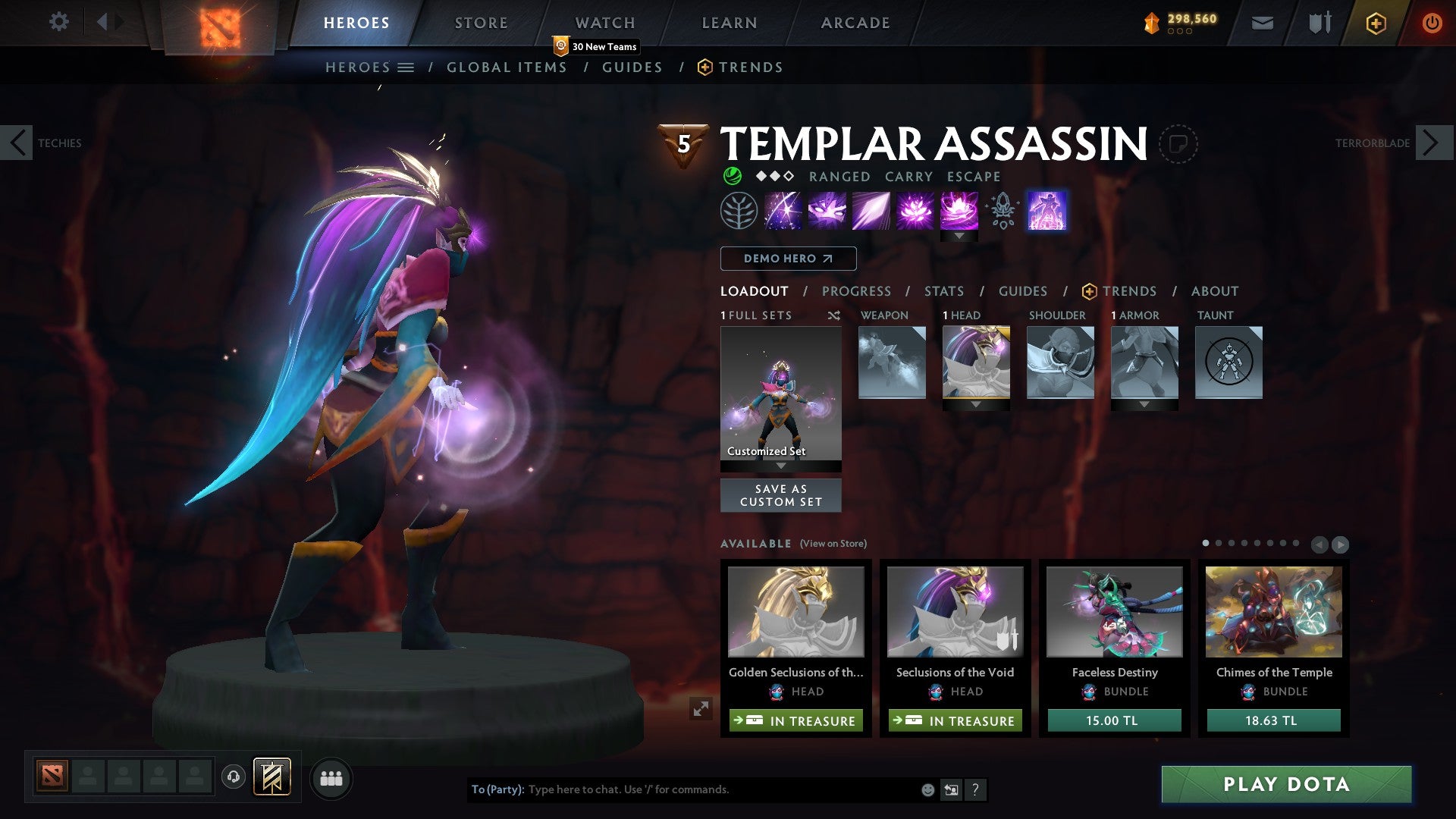Open your mail inbox icon

1262,23
